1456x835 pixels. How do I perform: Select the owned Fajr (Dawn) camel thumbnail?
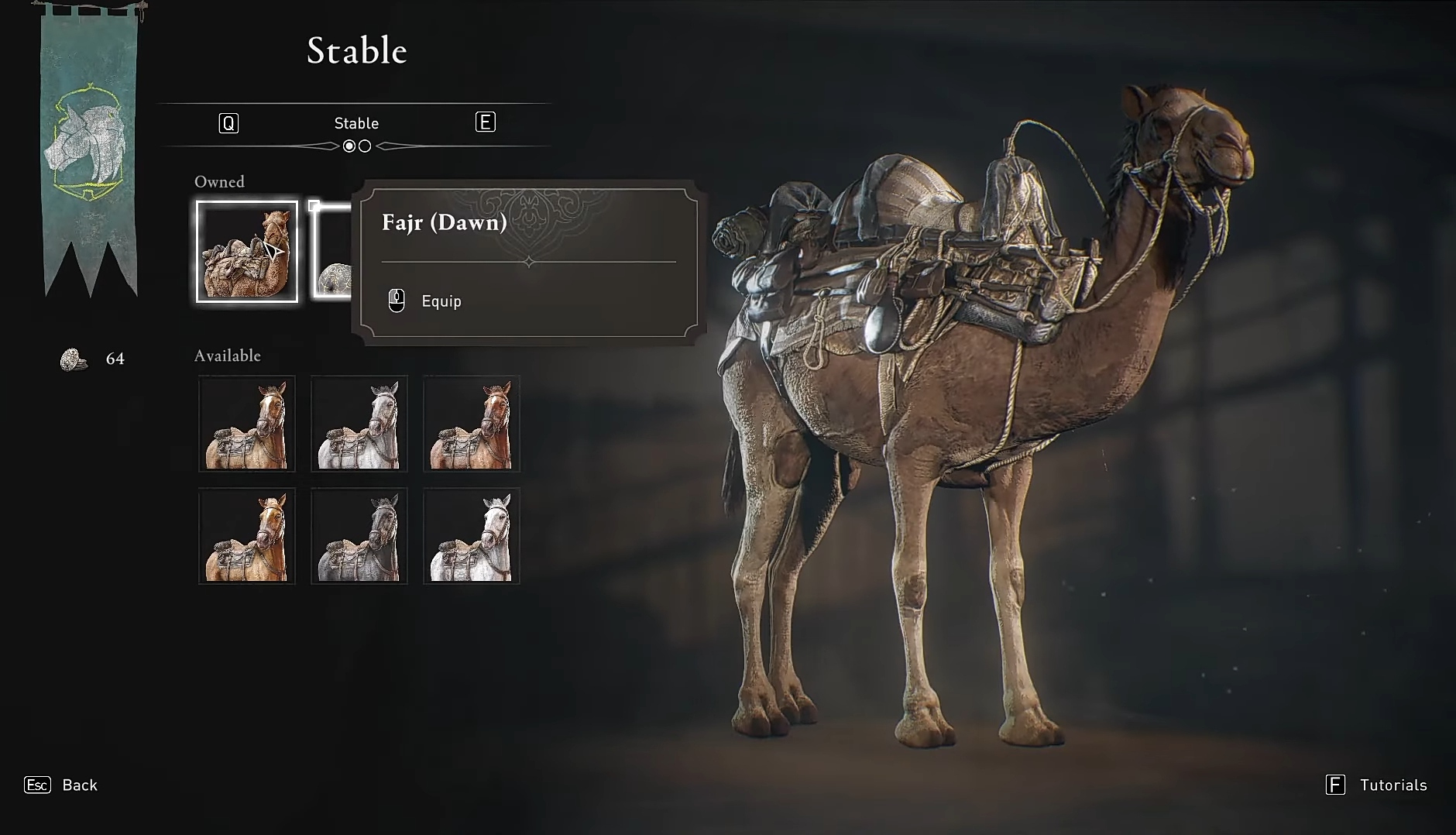(247, 251)
